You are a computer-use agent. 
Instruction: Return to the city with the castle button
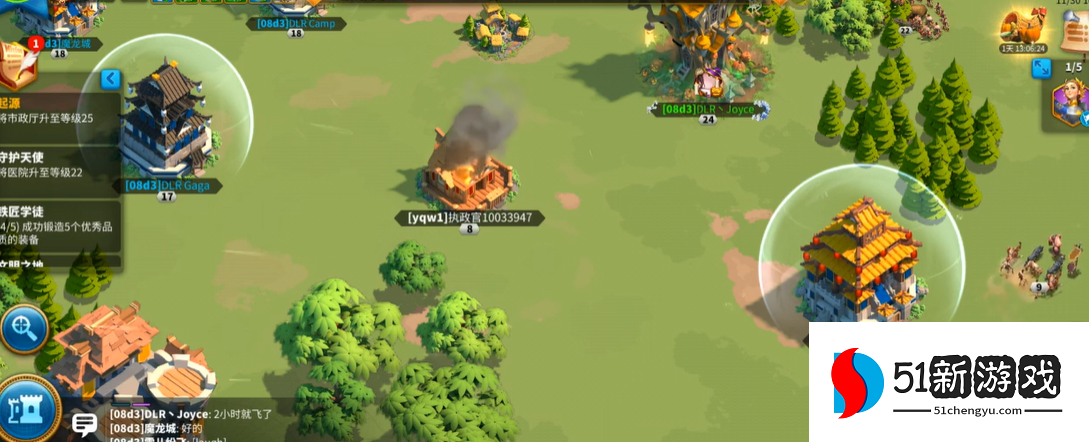pyautogui.click(x=24, y=409)
